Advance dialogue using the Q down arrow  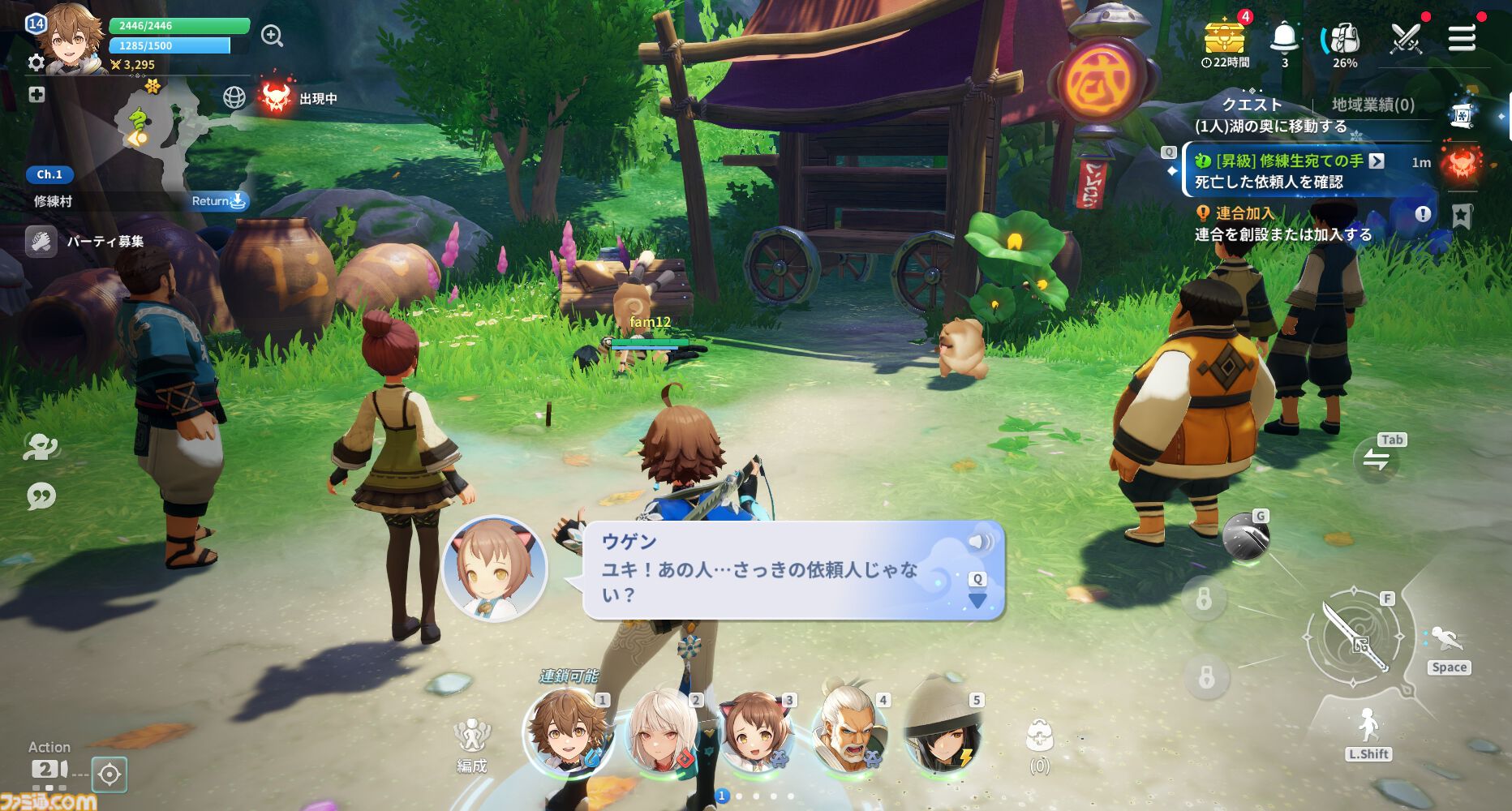click(x=977, y=598)
